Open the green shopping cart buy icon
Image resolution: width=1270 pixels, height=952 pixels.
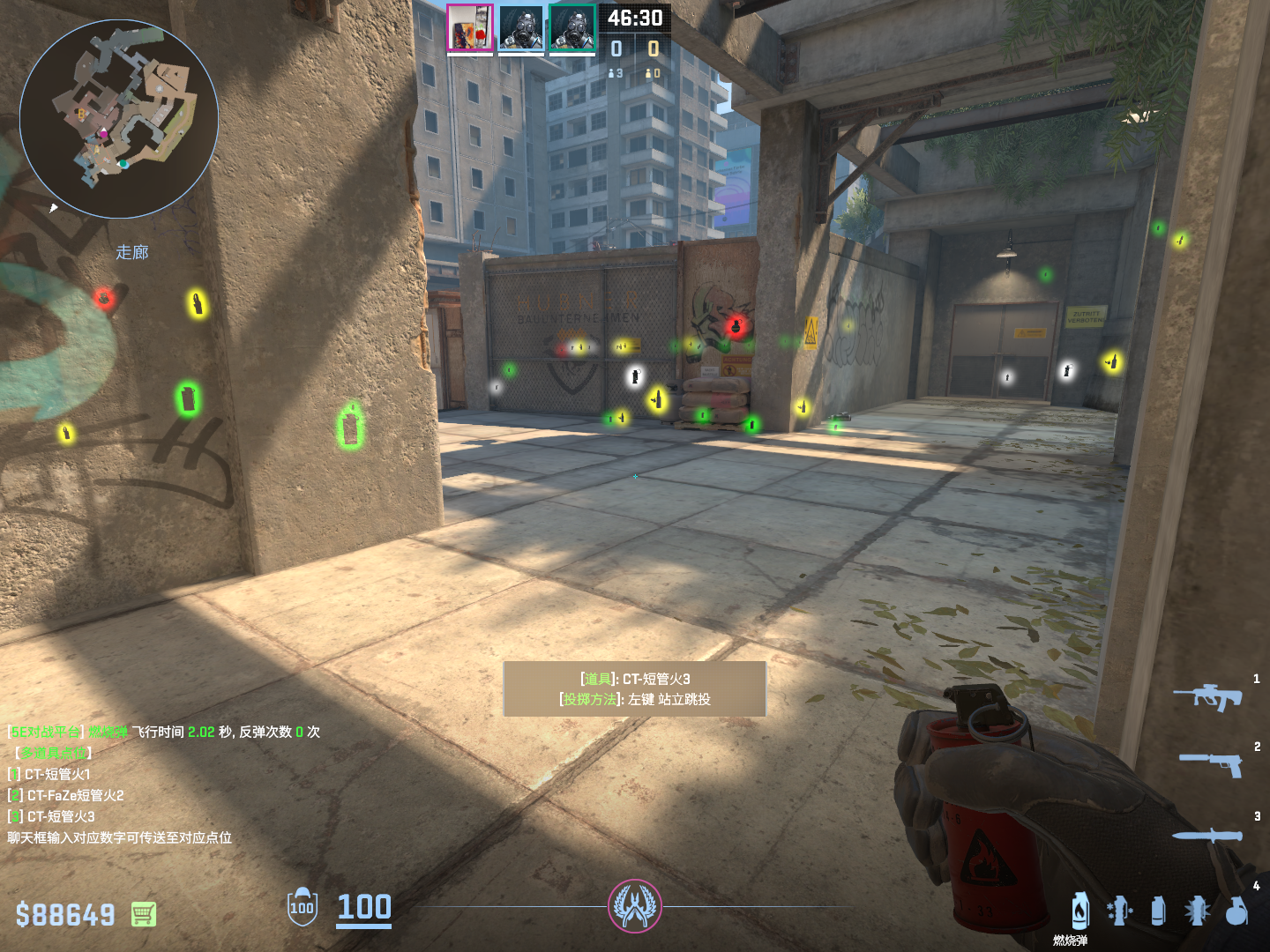[144, 914]
